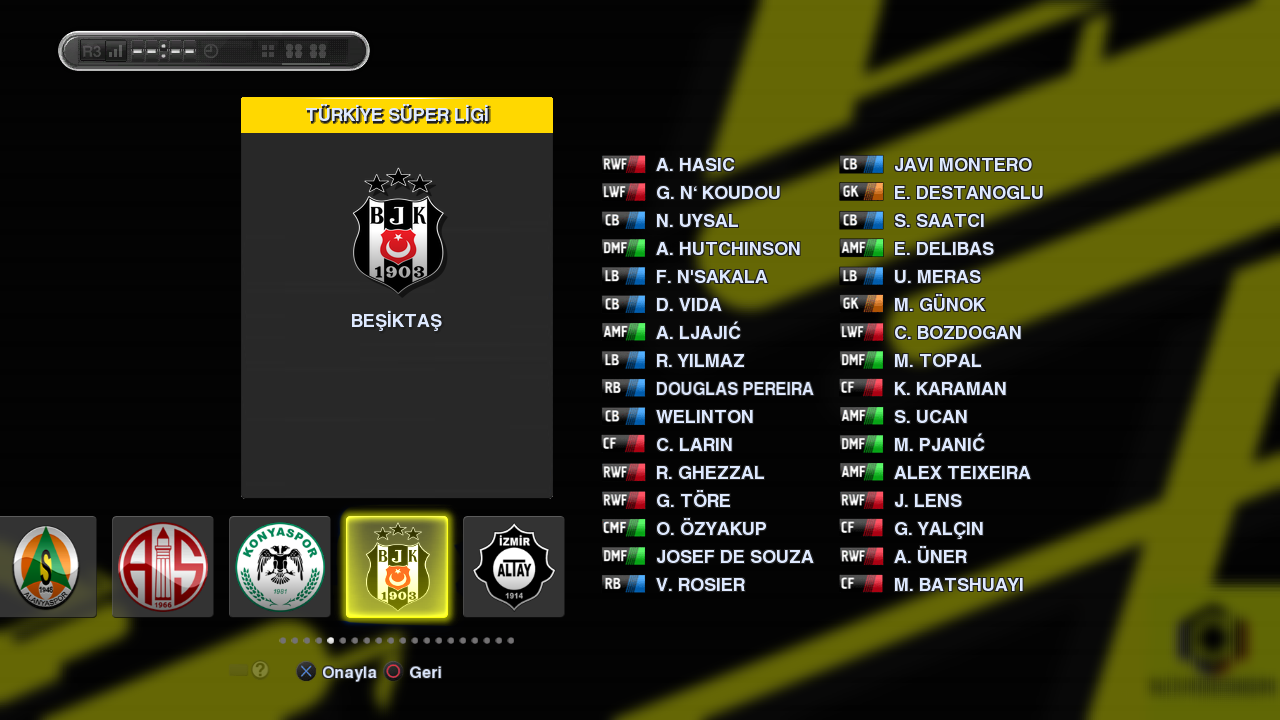Select Javi Montero from the roster
The image size is (1280, 720).
coord(962,165)
